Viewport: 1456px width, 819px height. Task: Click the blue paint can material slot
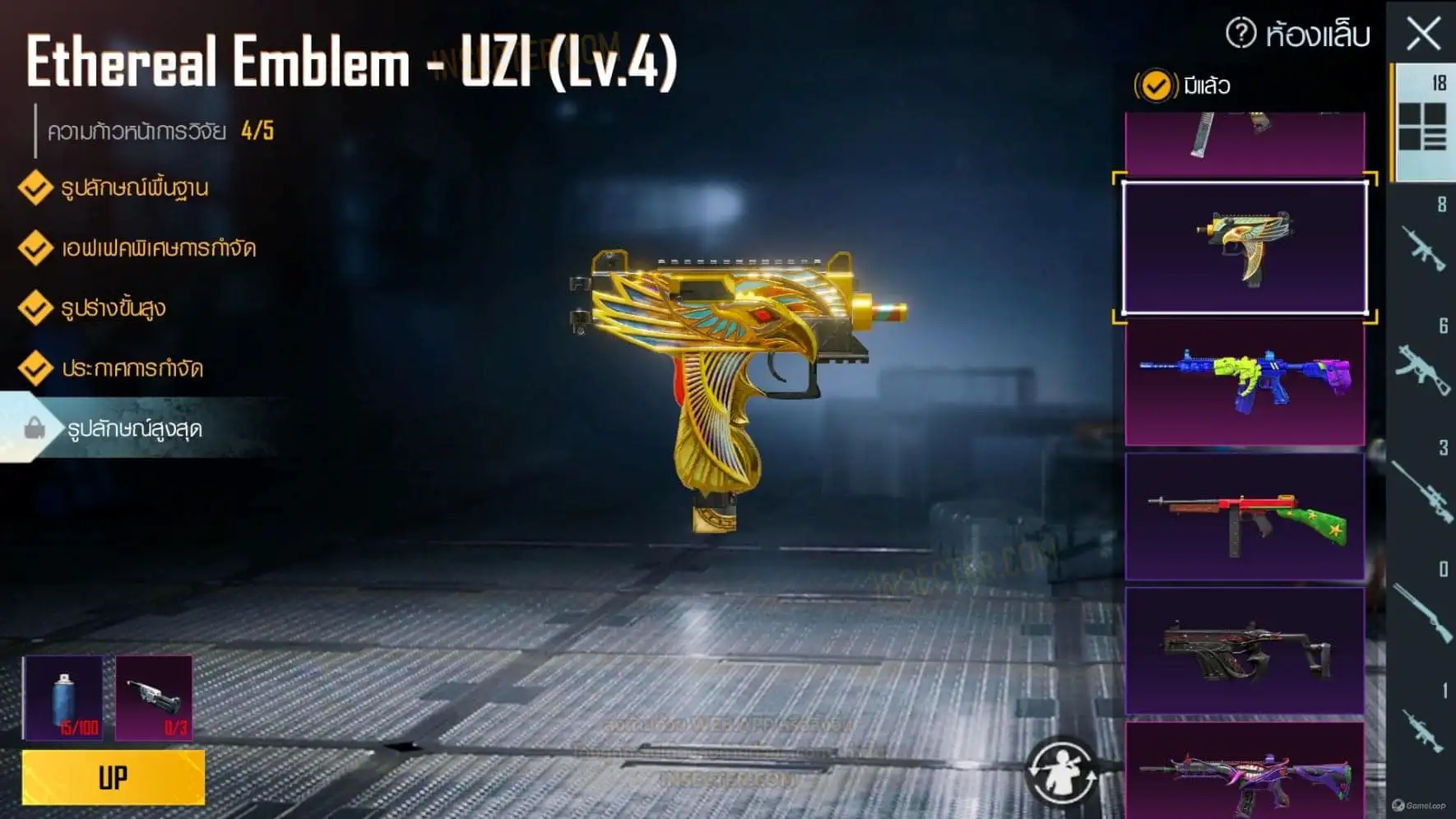pos(63,697)
